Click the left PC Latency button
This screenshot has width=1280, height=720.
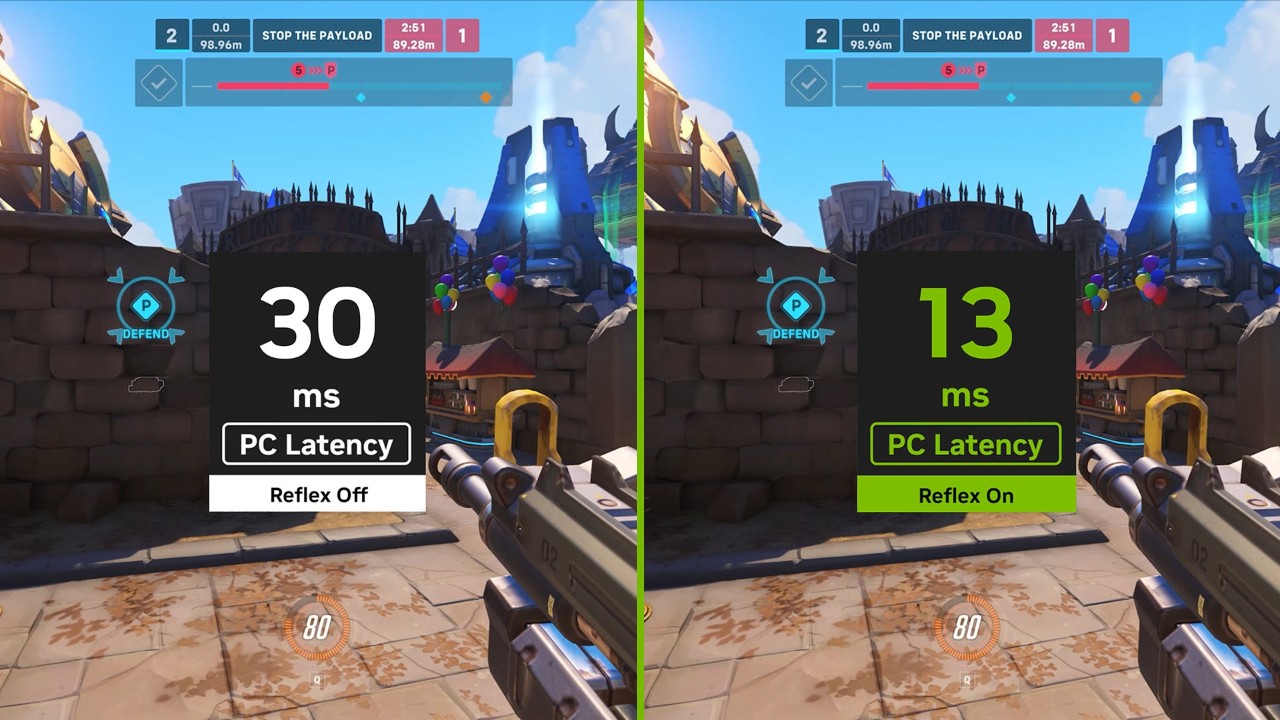316,444
